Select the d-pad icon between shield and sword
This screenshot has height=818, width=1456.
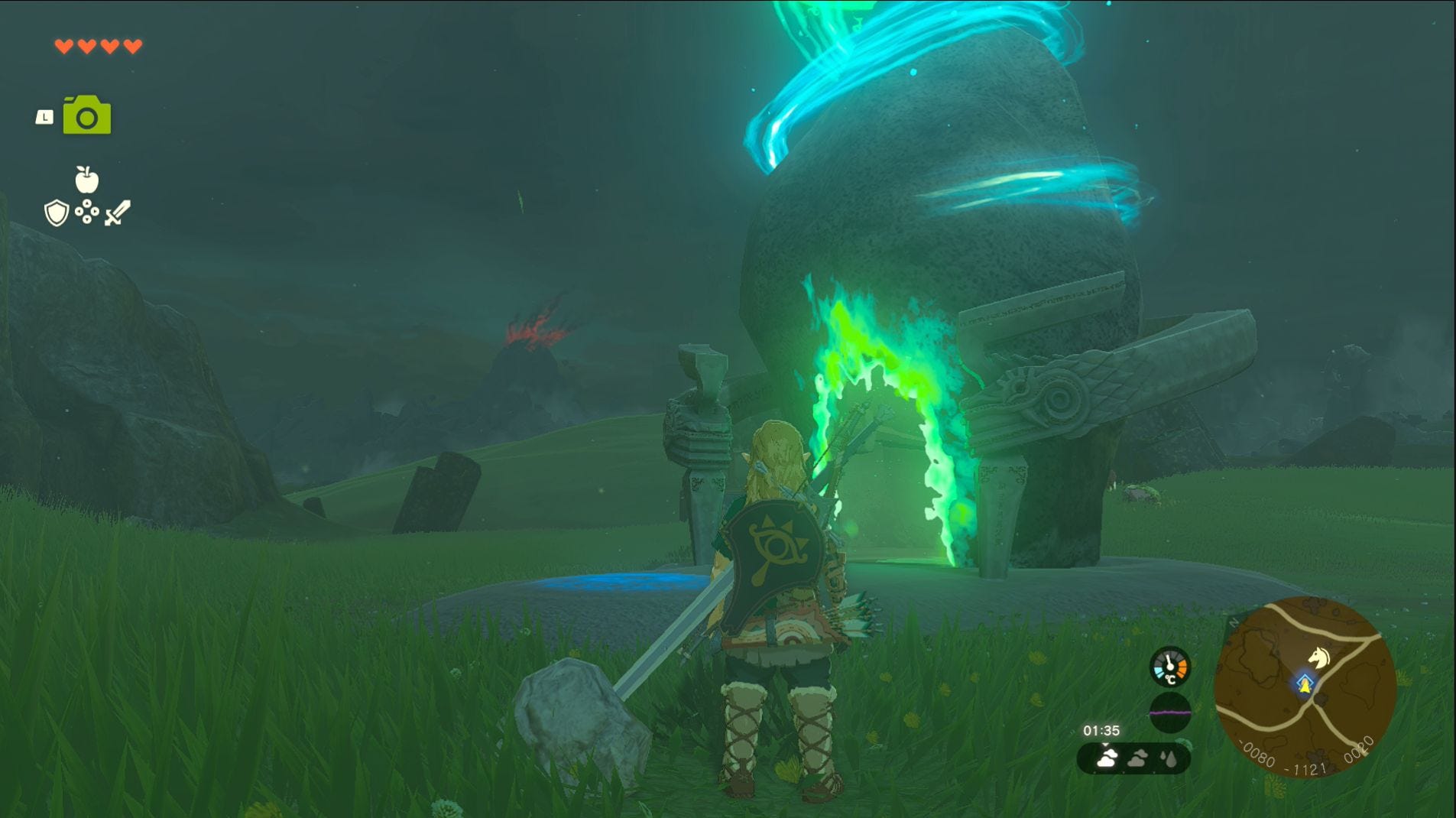87,211
